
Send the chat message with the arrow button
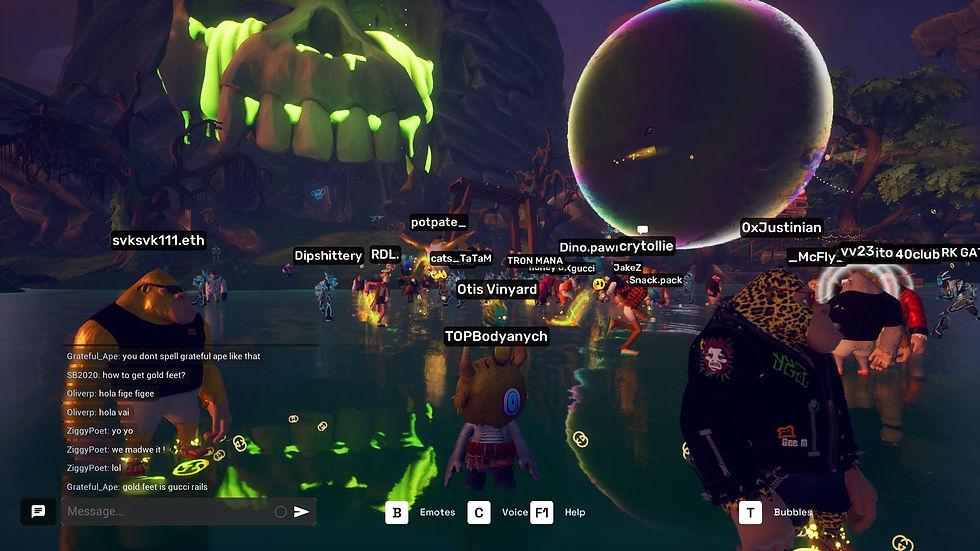tap(301, 512)
